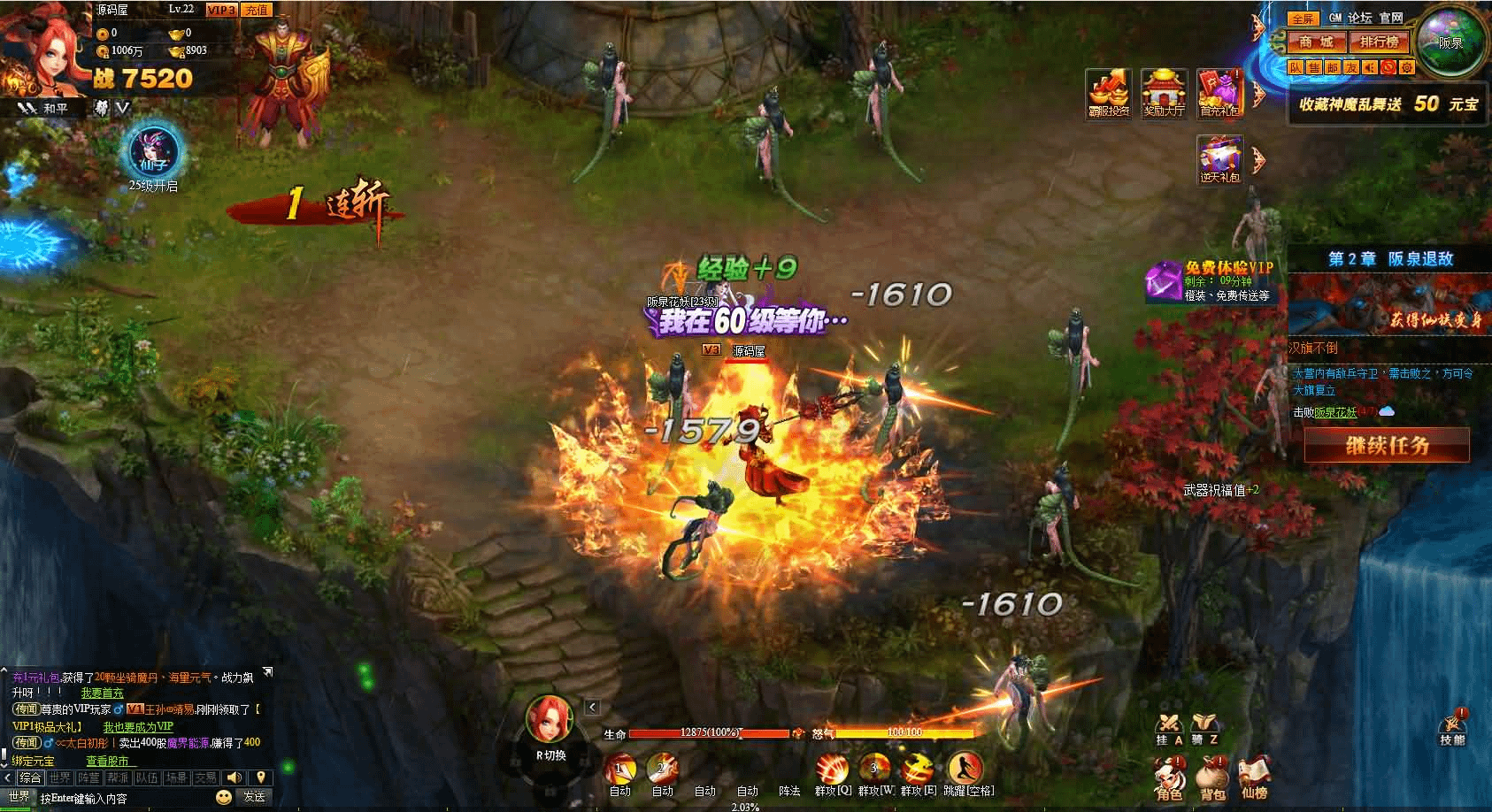Open the 逆天礼包 gift box icon
The image size is (1492, 812).
point(1220,159)
